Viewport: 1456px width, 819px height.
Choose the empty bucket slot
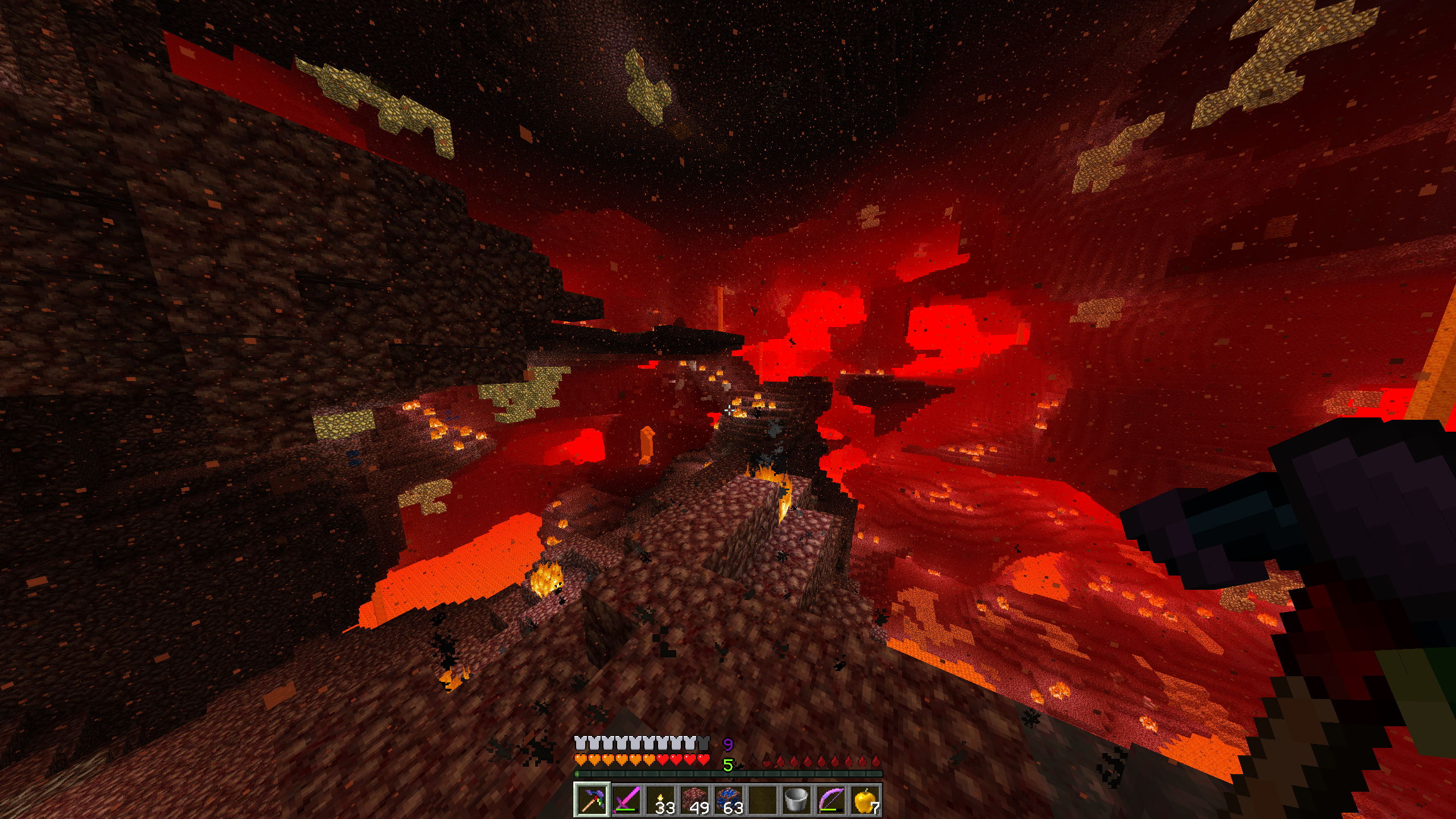coord(796,800)
